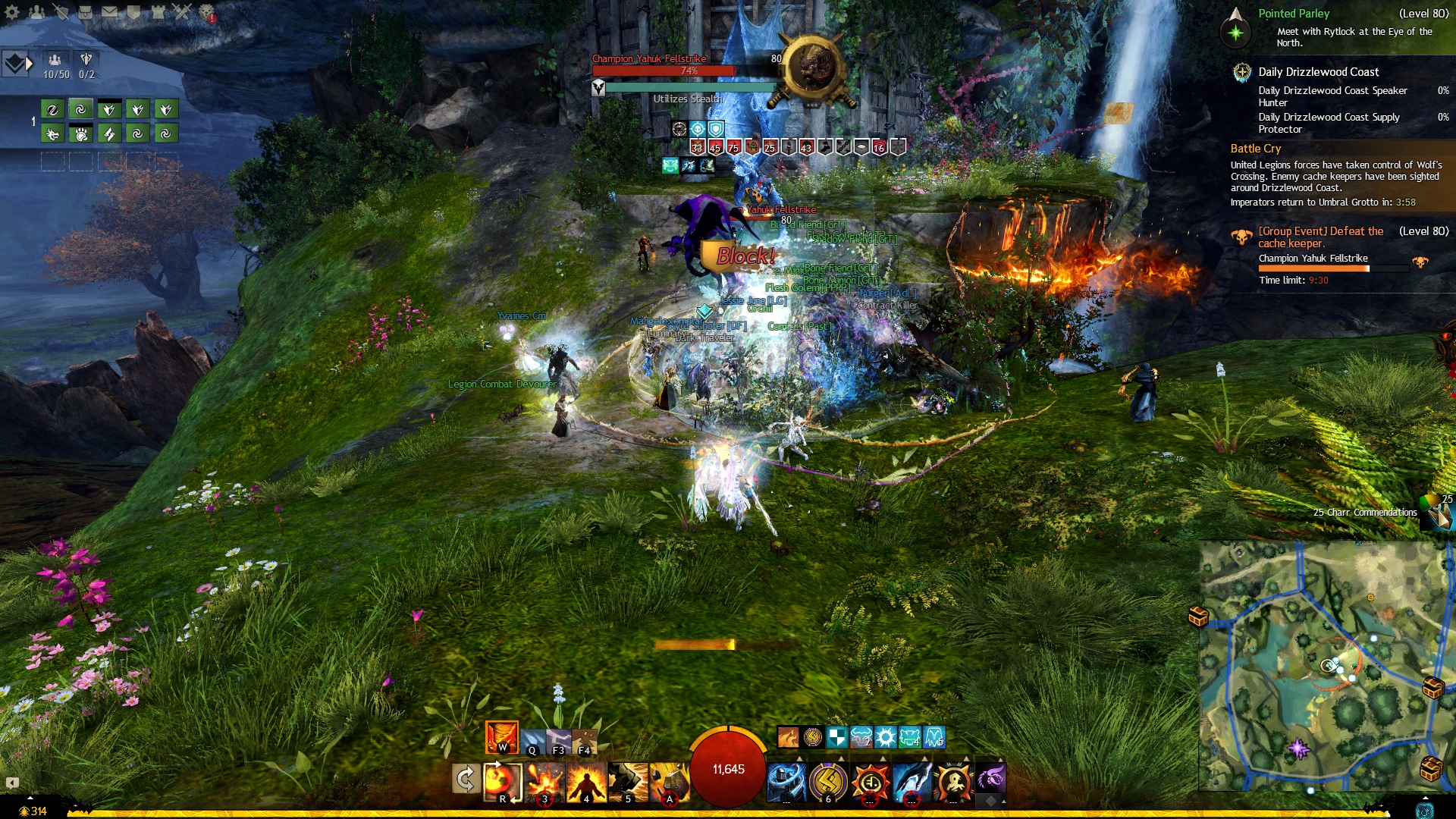Open the Hero panel sword-and-shield icon
The image size is (1456, 819).
pos(61,11)
